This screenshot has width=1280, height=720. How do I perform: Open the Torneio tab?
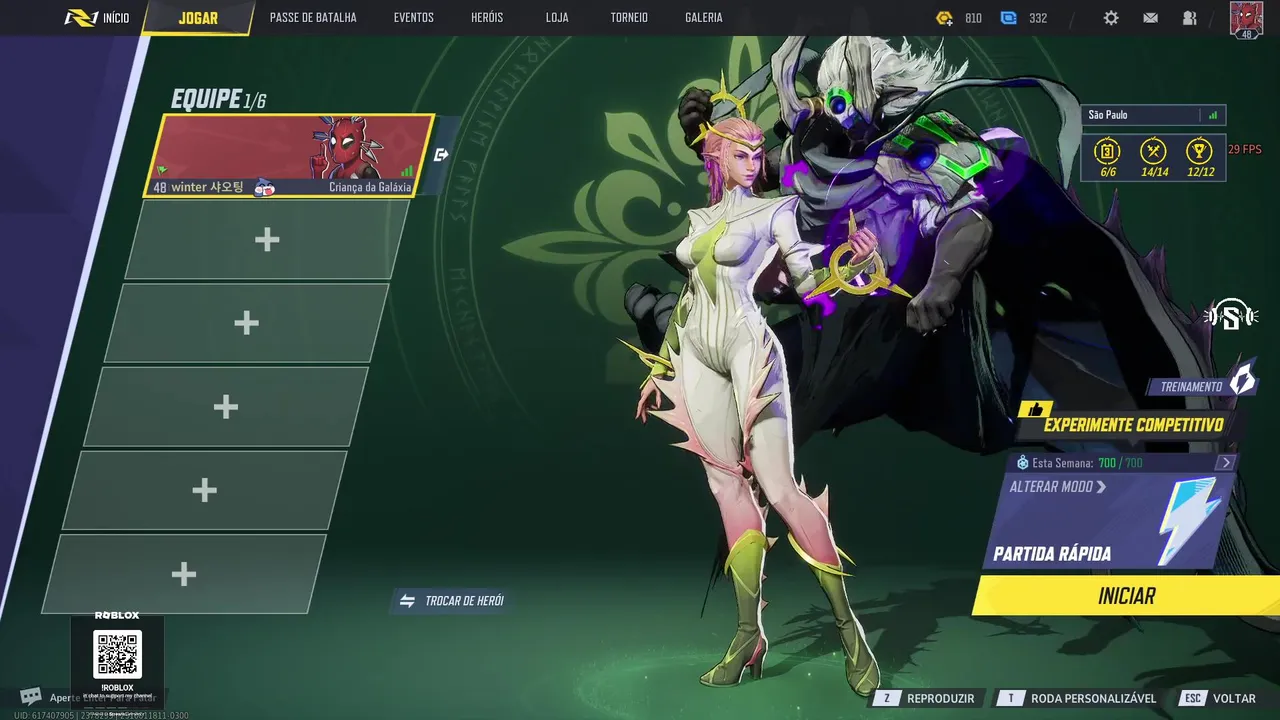629,18
